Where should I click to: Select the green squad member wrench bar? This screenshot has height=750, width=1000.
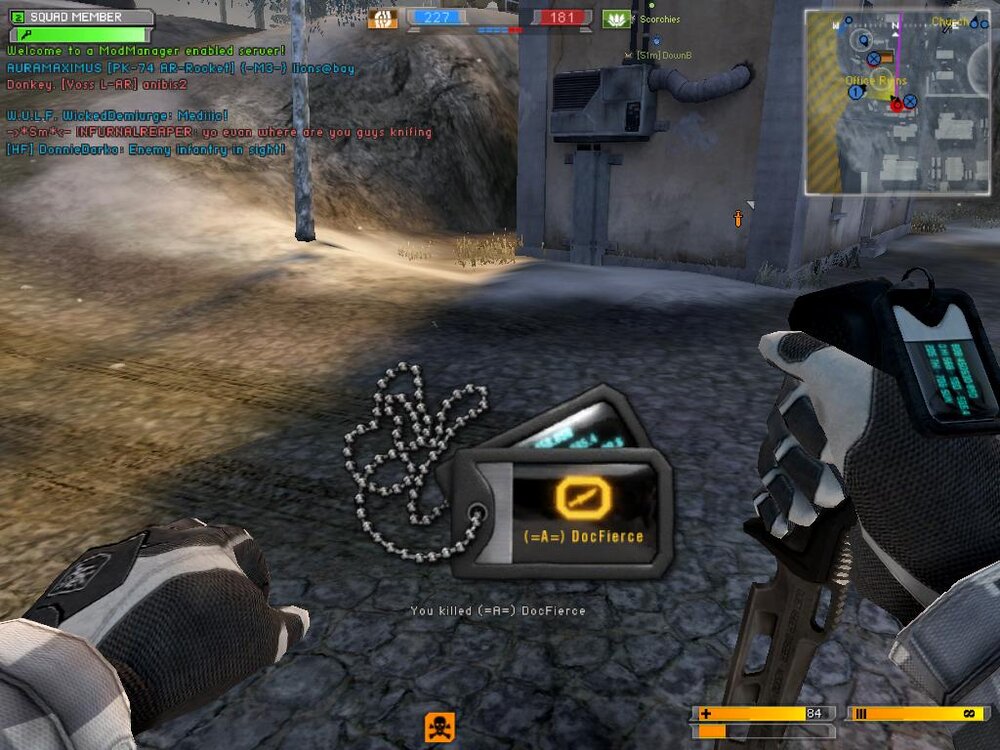point(80,35)
